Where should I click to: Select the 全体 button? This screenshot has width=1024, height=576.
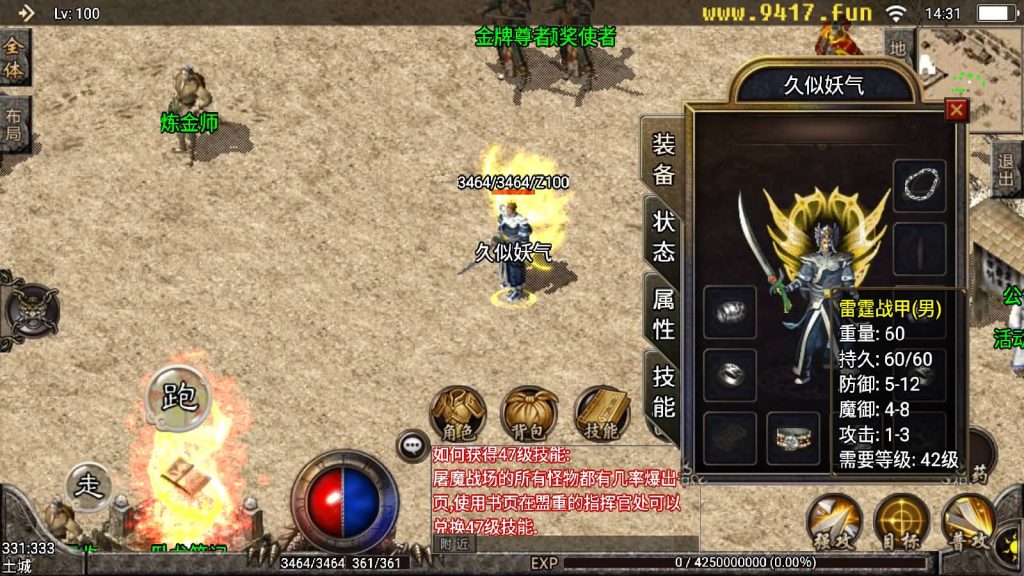(x=14, y=57)
